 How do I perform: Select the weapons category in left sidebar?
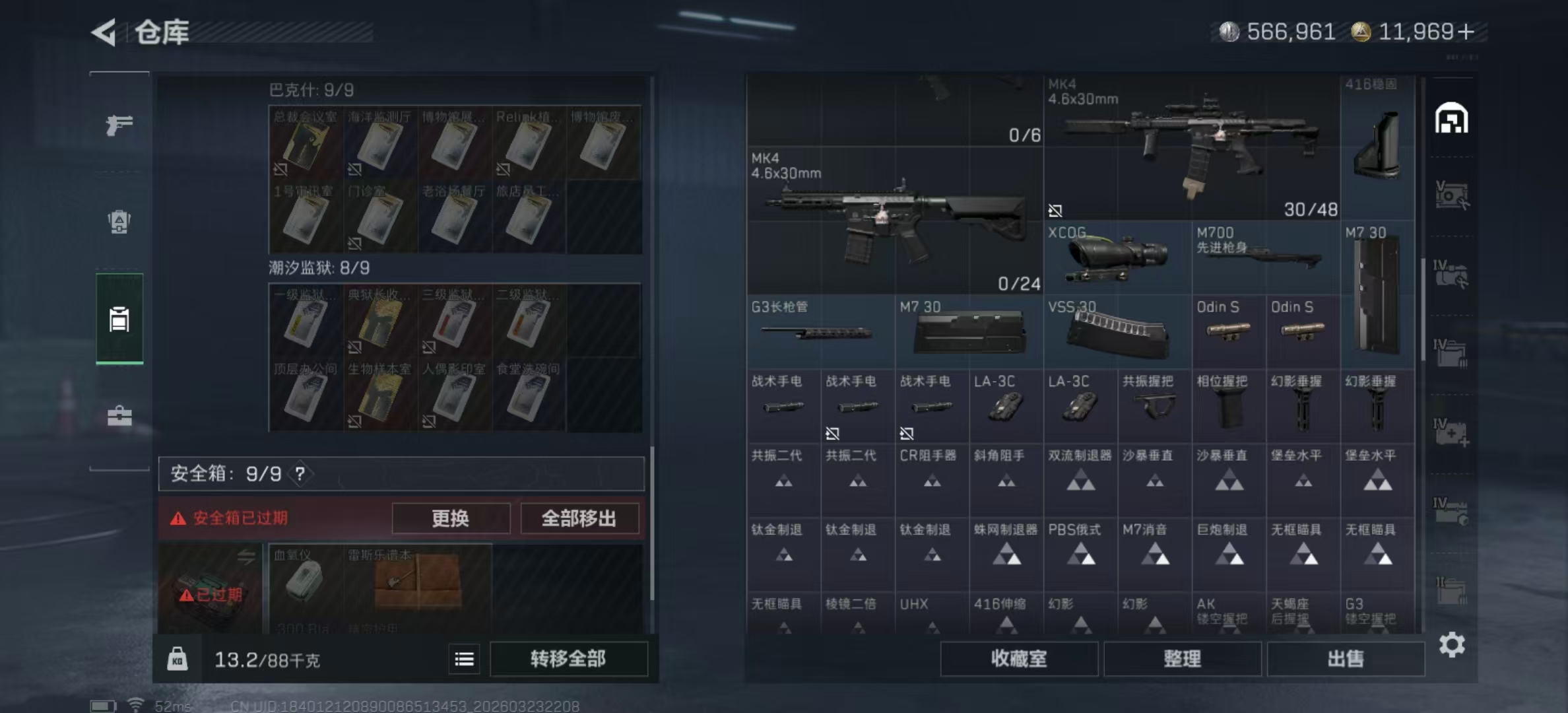[x=119, y=125]
